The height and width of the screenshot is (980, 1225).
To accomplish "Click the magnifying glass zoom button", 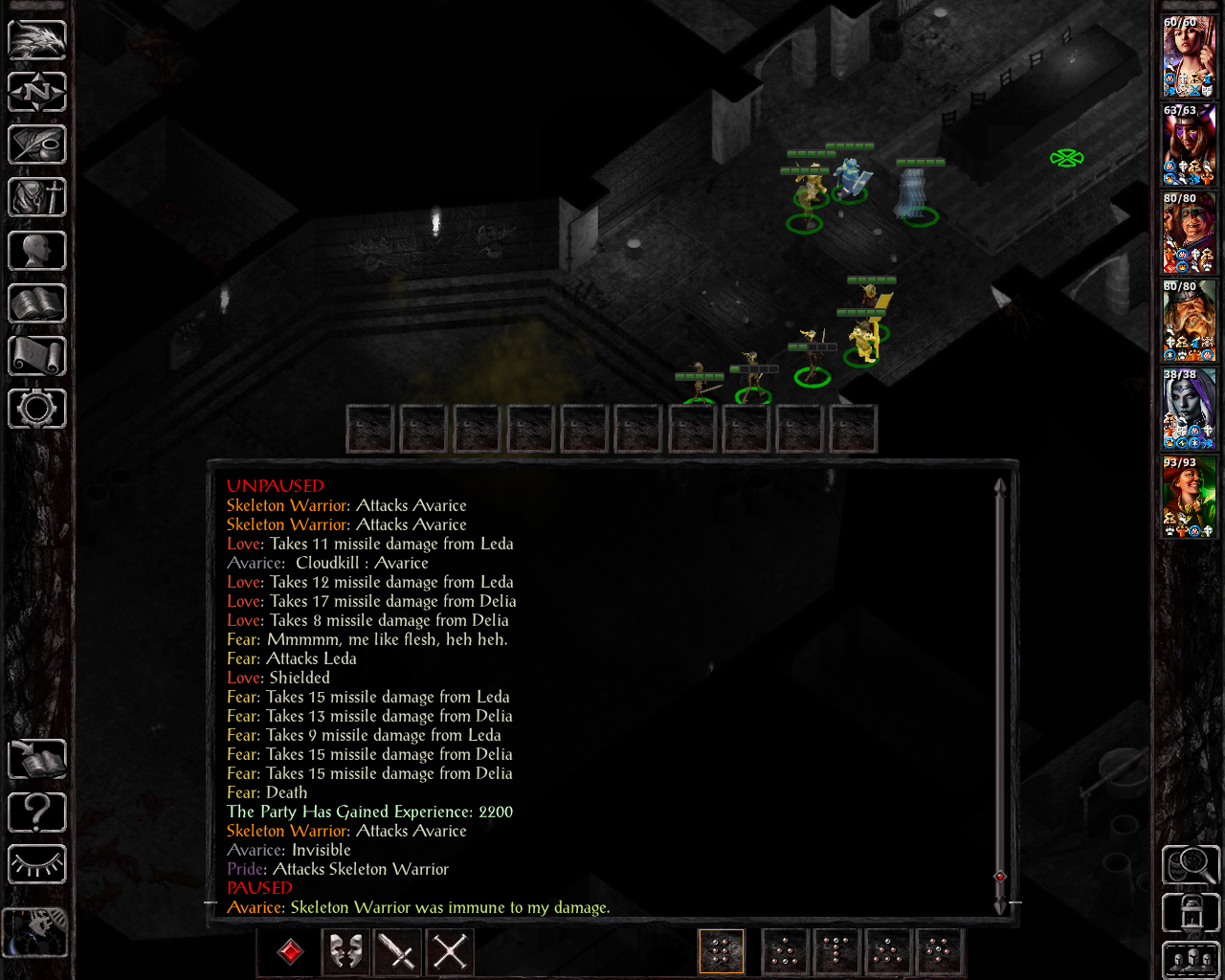I will tap(1191, 865).
